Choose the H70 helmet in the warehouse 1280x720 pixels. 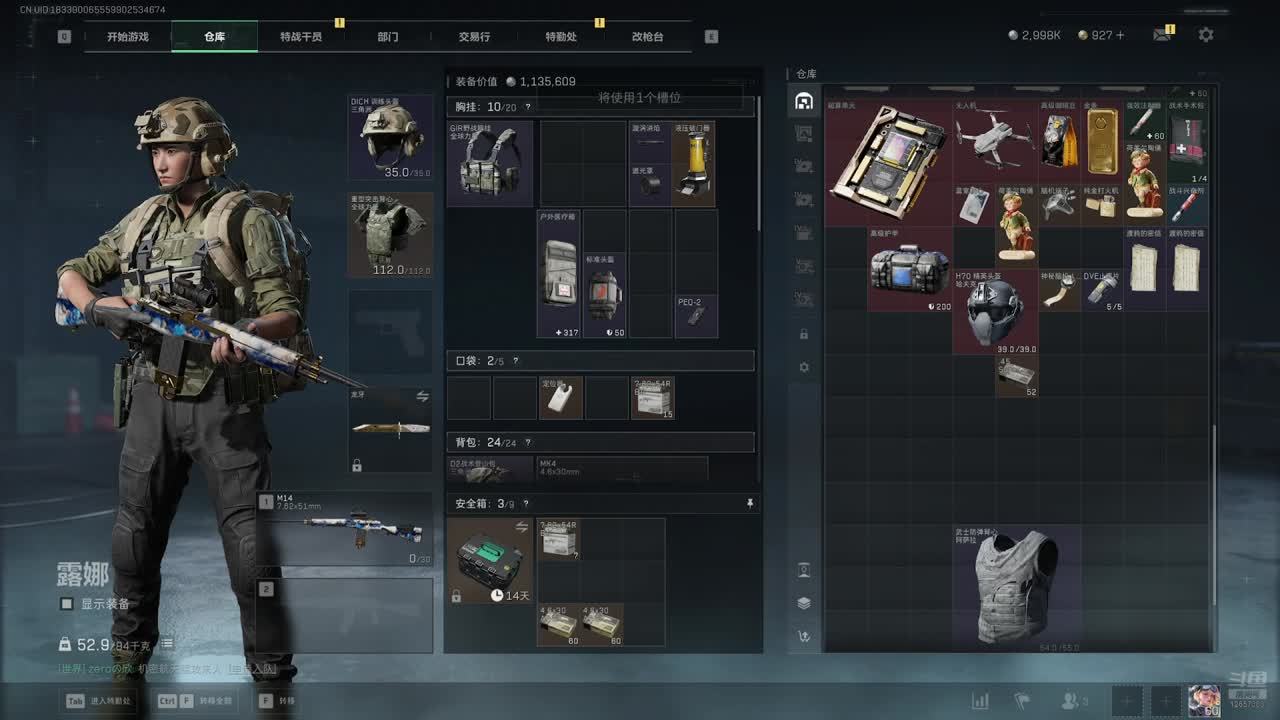994,311
